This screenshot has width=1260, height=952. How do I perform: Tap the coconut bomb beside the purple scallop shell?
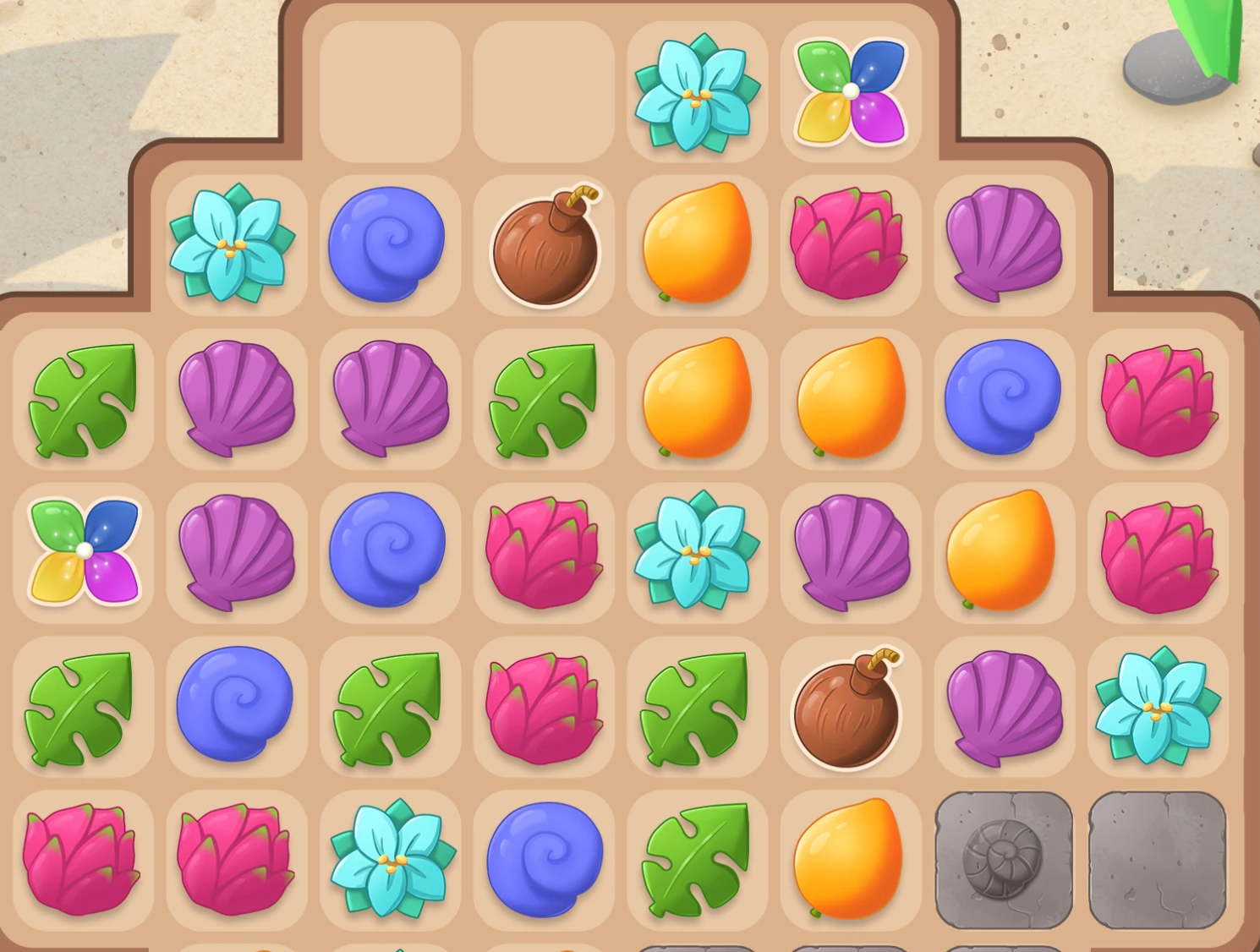[850, 706]
